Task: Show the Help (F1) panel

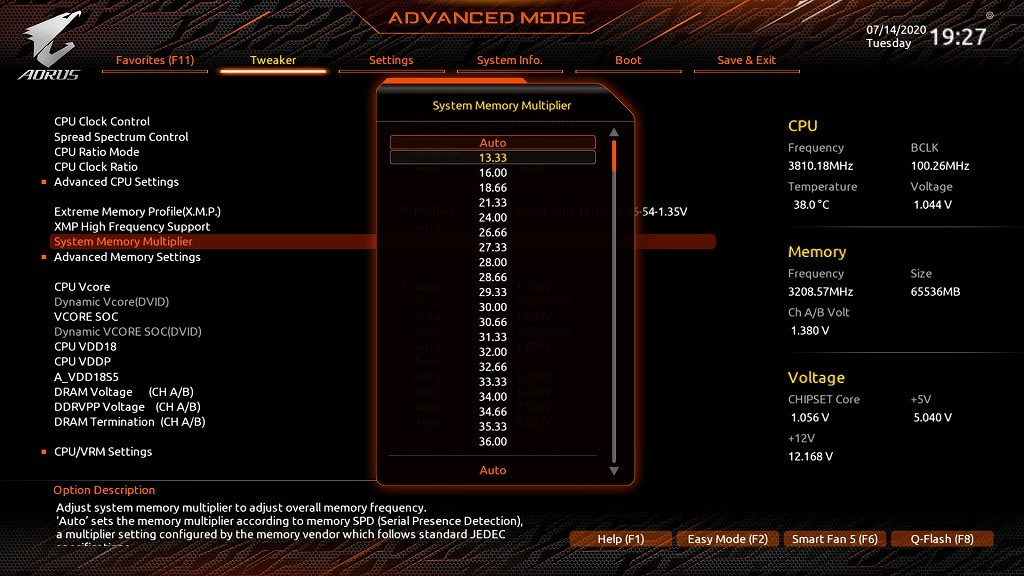Action: click(621, 539)
